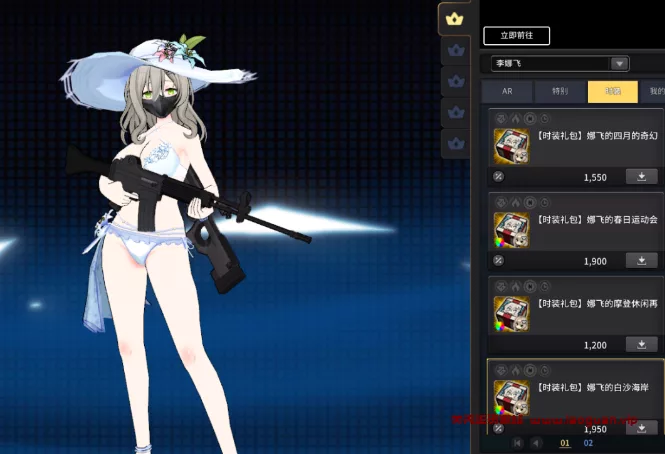
Task: Buy the 1,900 priced costume pack
Action: point(641,260)
